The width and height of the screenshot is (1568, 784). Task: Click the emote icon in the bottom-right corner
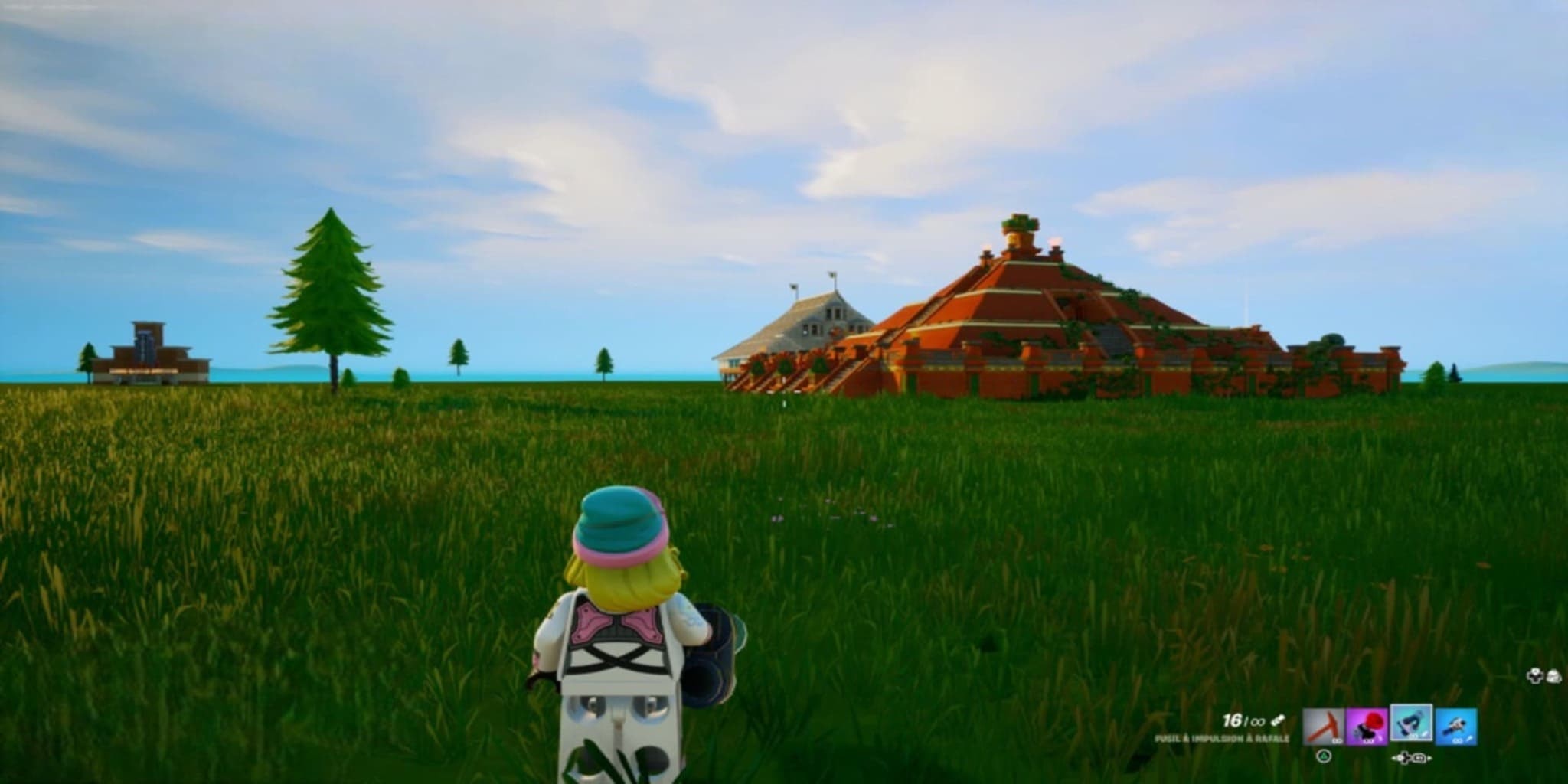[x=1554, y=676]
